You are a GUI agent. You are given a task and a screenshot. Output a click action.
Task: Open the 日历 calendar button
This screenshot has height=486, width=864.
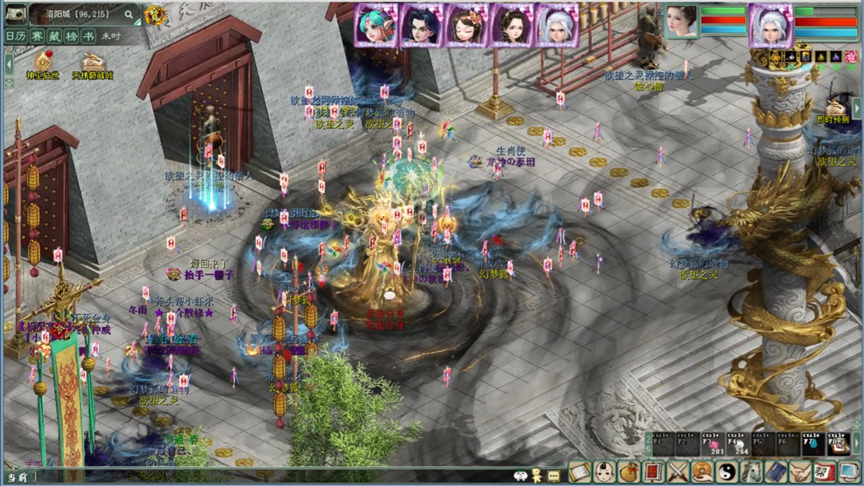pyautogui.click(x=16, y=35)
